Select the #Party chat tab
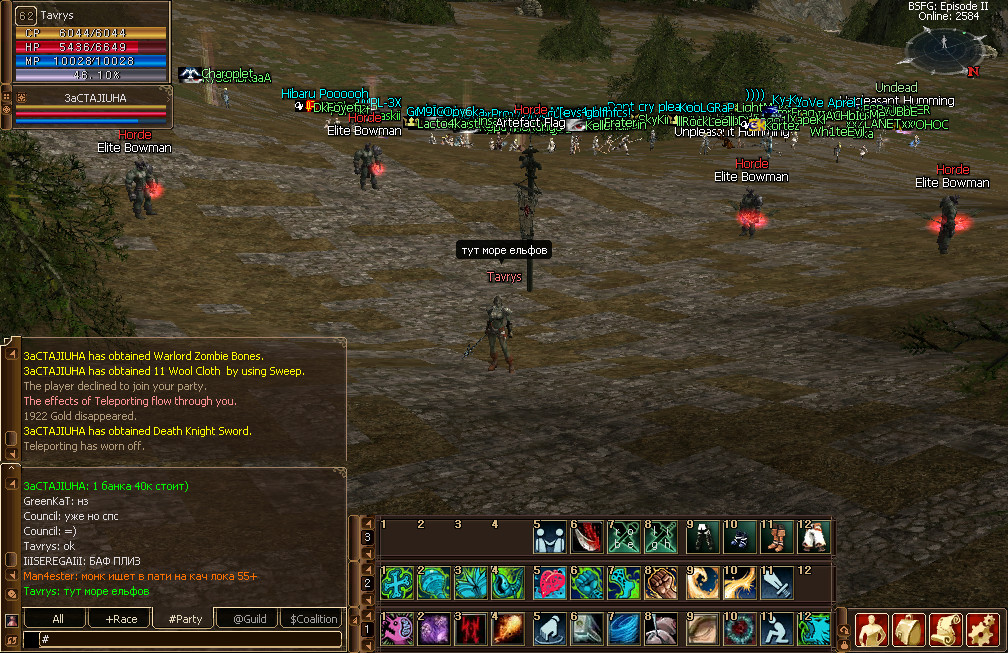 click(184, 619)
